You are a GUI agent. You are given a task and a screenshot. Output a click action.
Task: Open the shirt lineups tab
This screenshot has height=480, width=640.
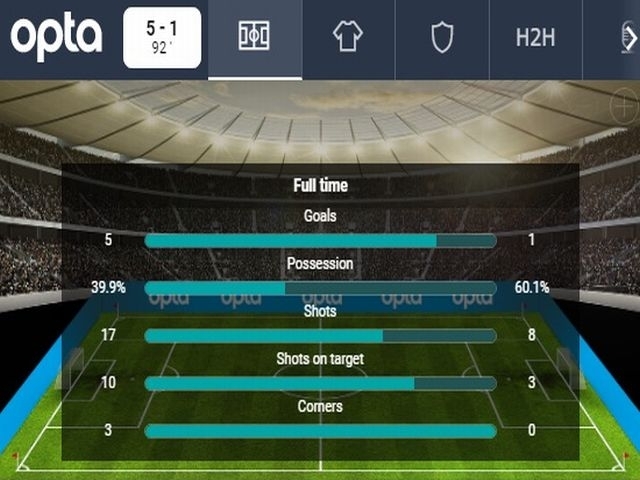[x=348, y=38]
